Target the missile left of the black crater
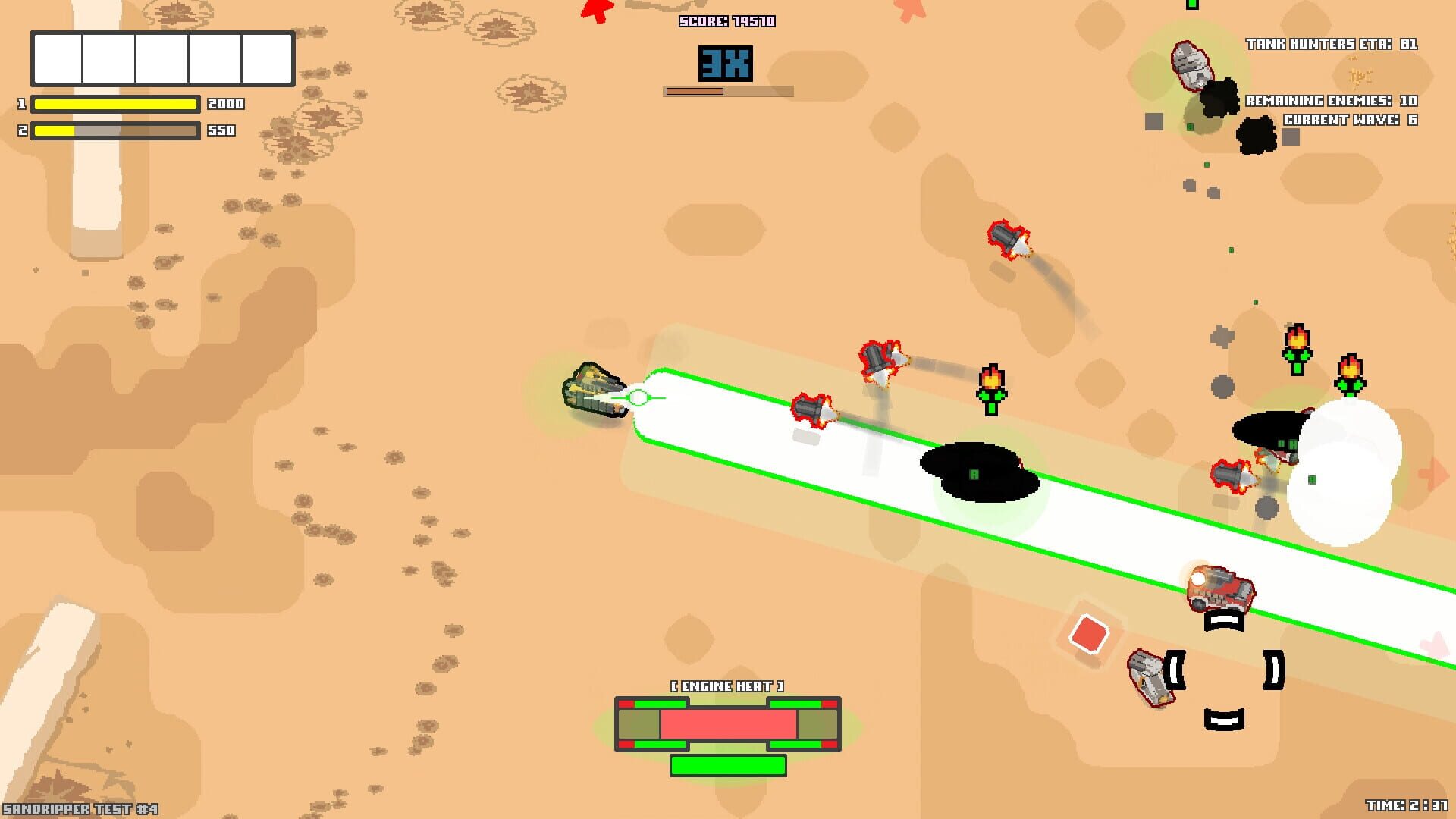 tap(814, 410)
